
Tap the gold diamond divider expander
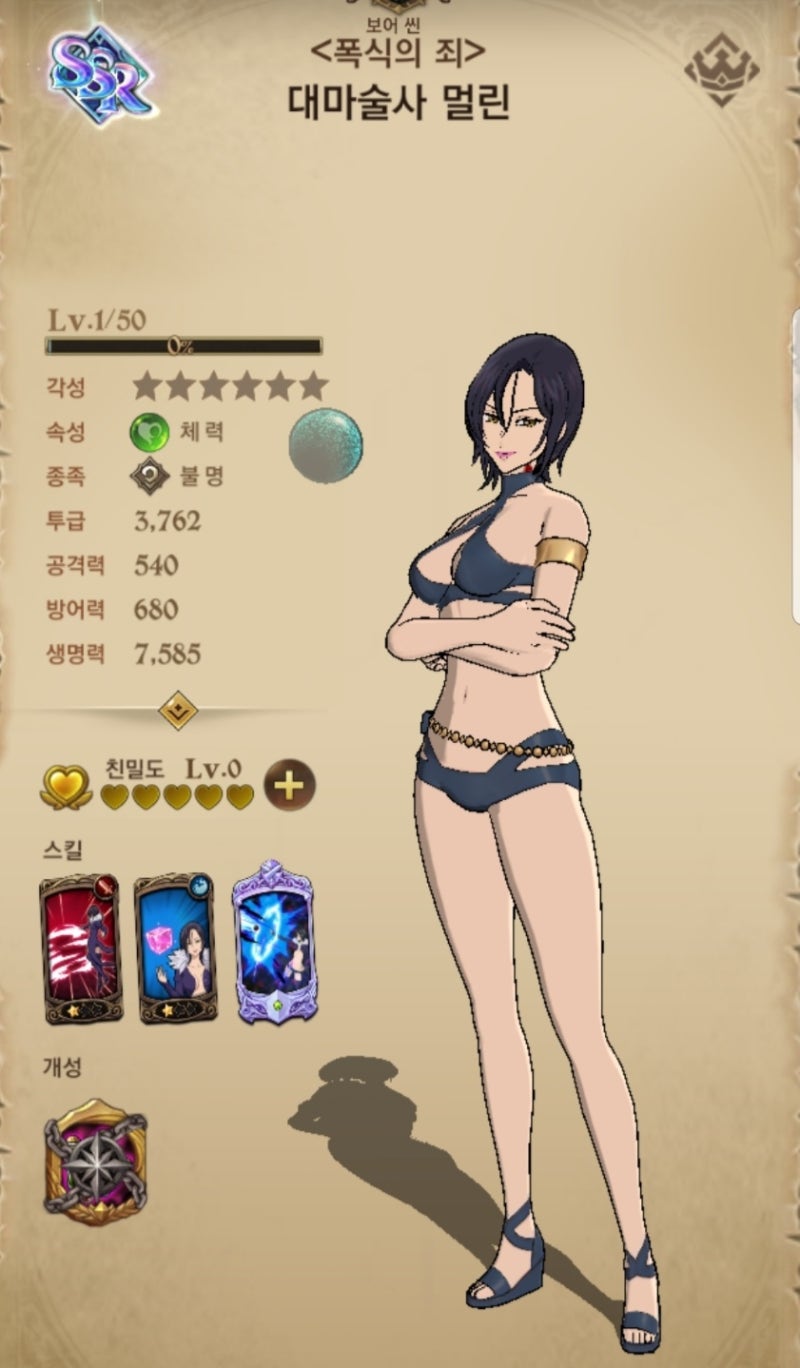pos(179,711)
